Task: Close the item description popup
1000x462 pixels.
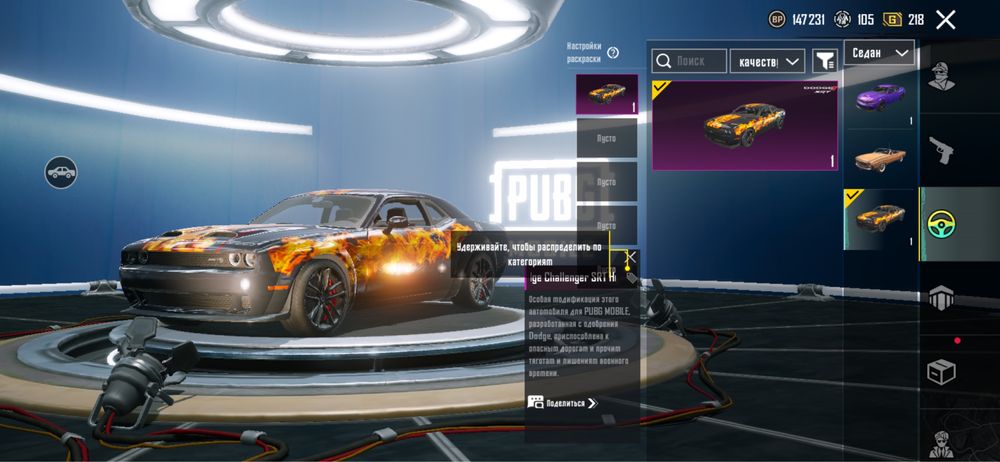Action: point(631,257)
